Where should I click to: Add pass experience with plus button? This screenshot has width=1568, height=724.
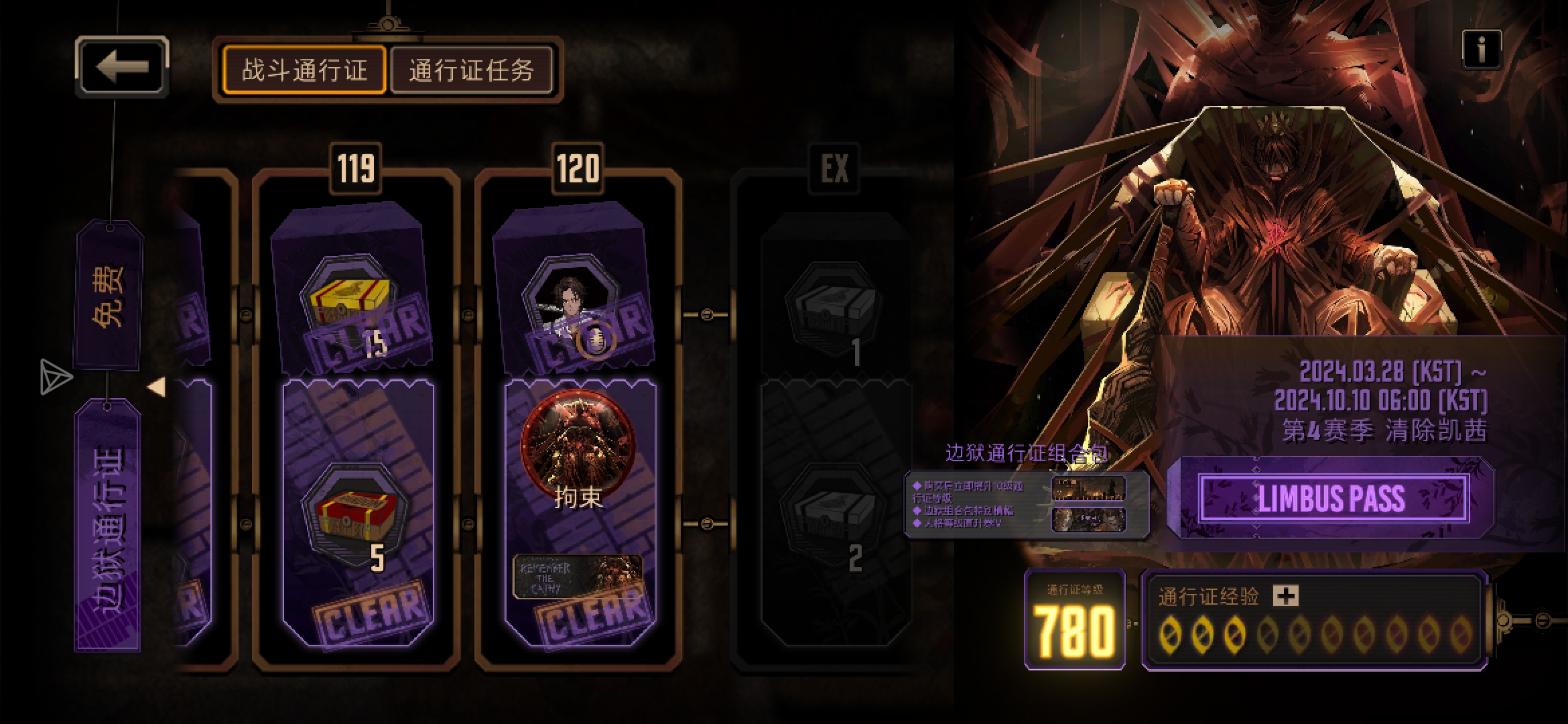(1285, 595)
